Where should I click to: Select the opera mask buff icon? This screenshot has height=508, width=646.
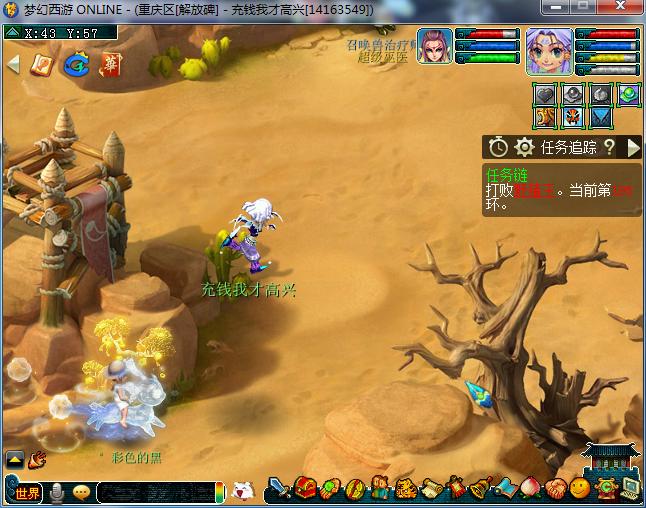tap(573, 117)
